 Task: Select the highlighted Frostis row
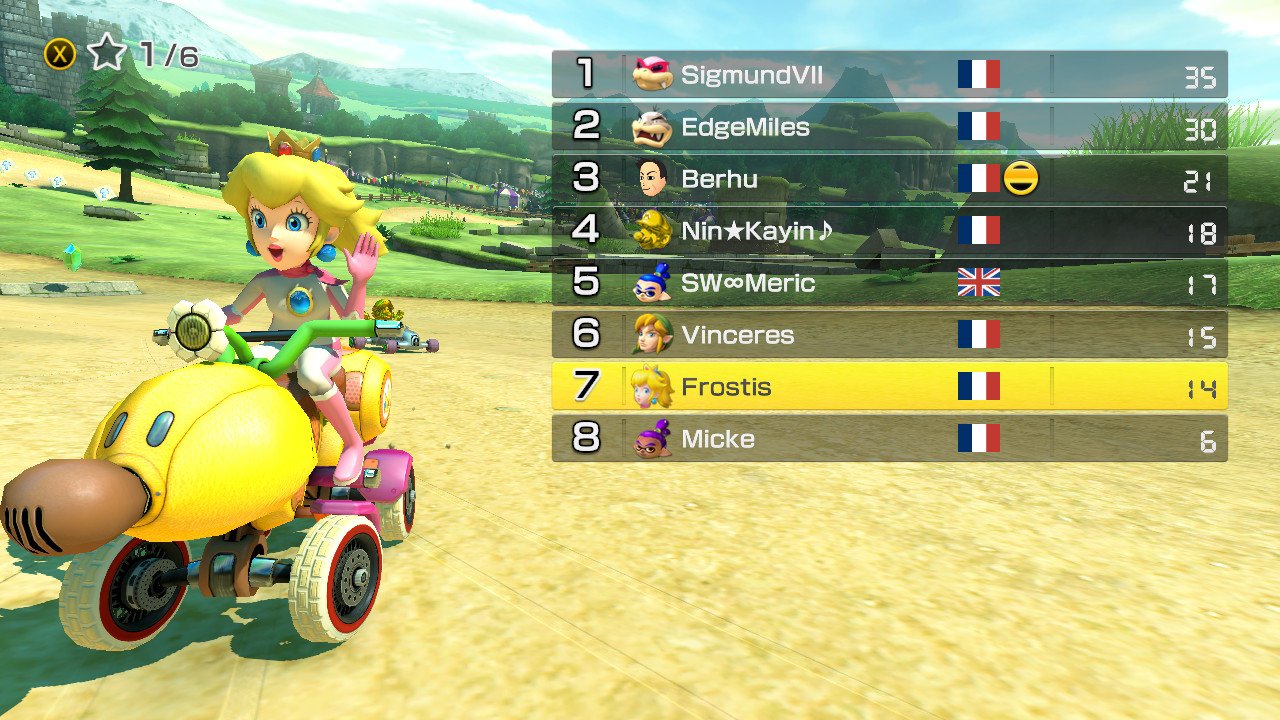click(x=889, y=387)
